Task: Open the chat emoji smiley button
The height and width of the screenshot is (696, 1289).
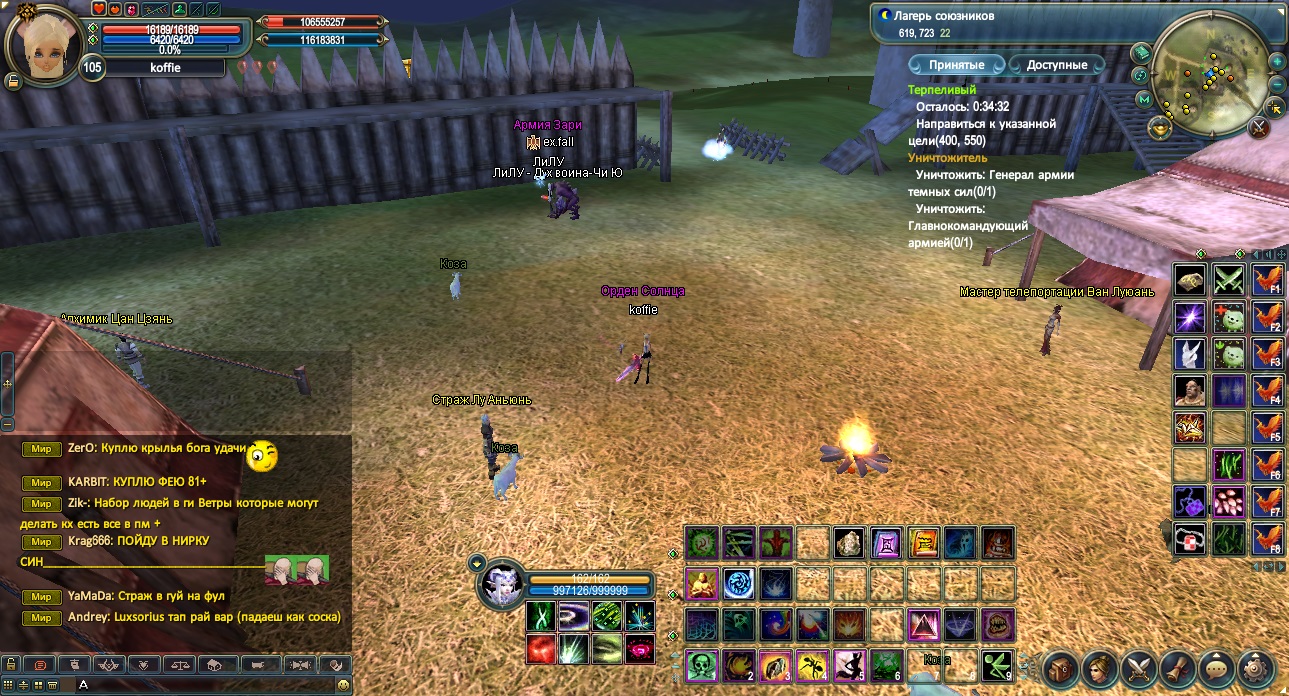Action: click(343, 685)
